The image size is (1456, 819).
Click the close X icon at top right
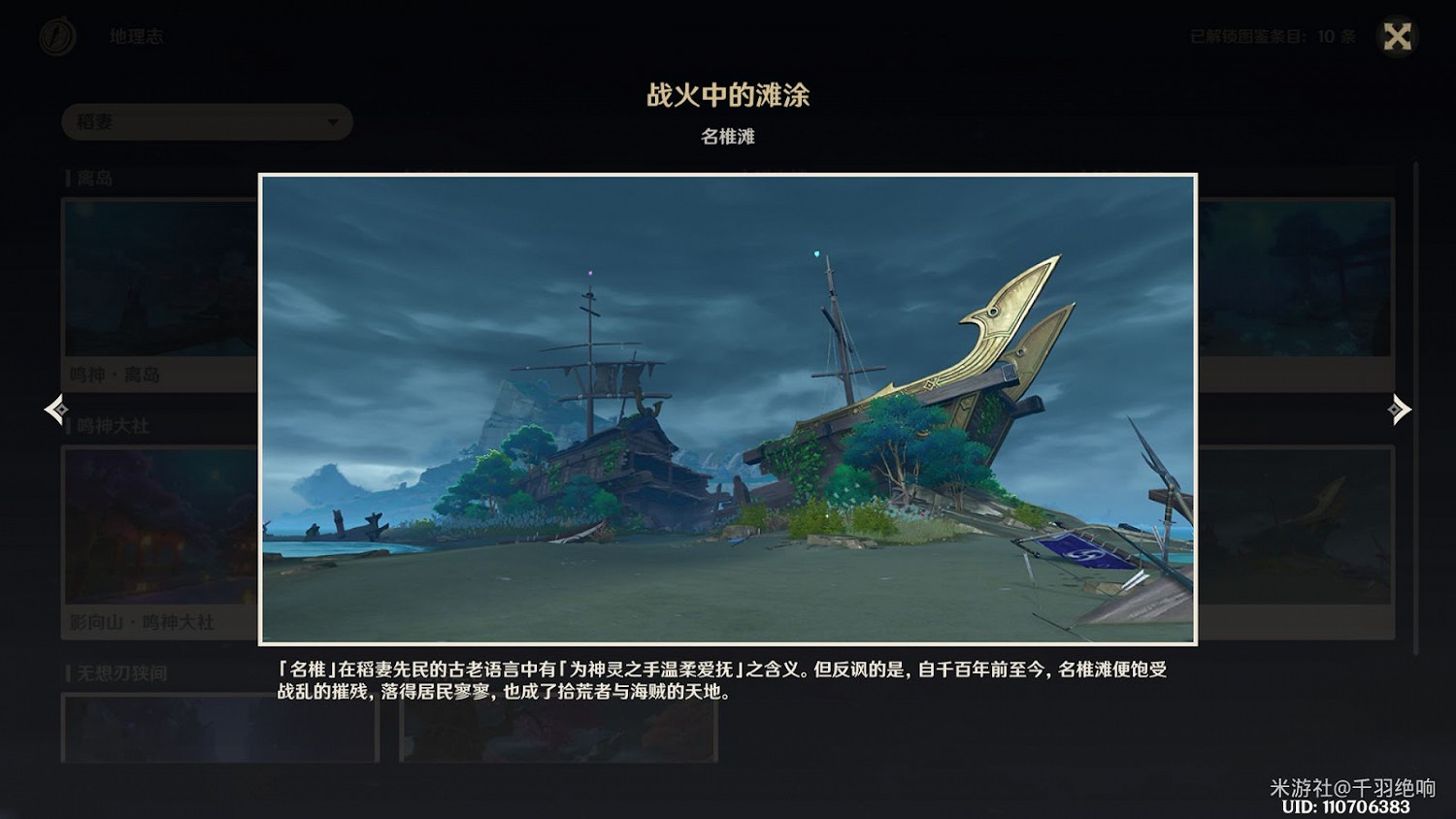(x=1396, y=37)
